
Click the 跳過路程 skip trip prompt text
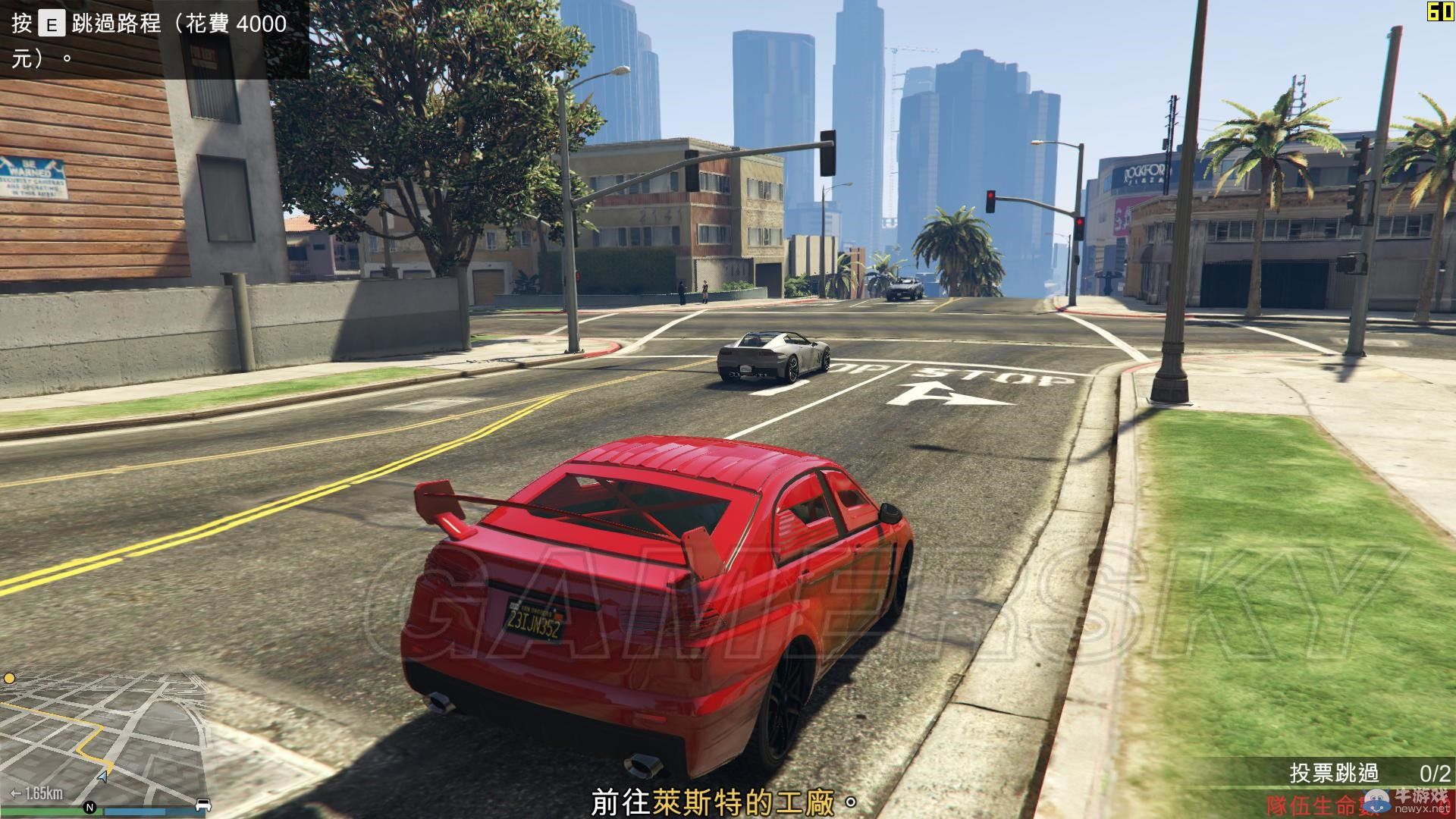click(x=118, y=24)
